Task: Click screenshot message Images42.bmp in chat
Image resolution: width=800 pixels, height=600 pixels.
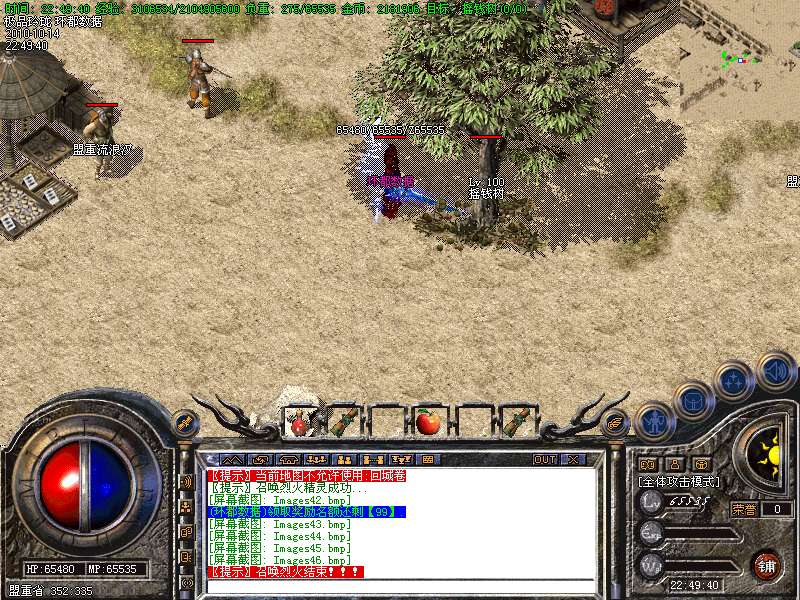Action: (280, 499)
